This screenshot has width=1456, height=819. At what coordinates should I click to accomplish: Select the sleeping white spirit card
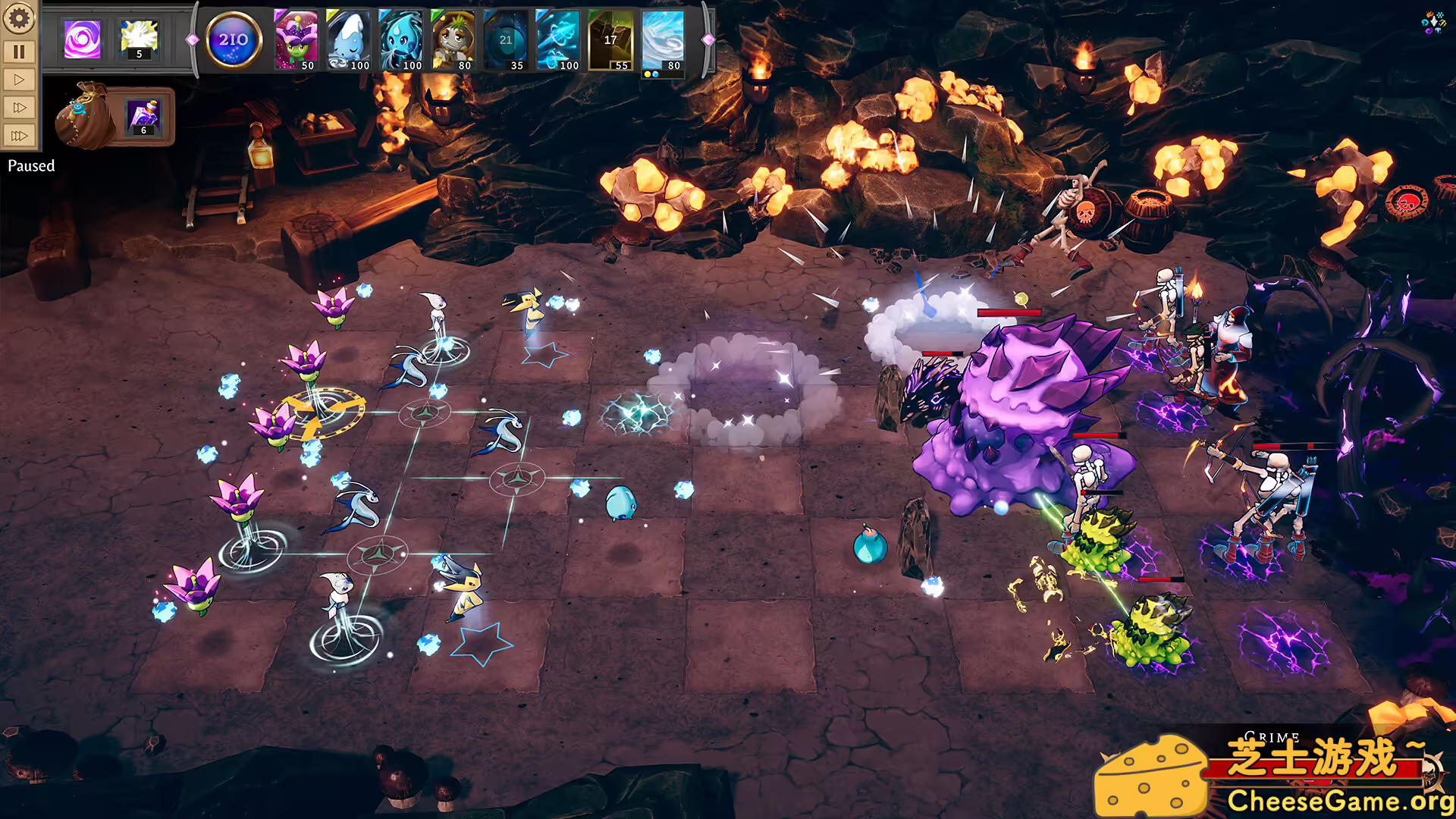coord(348,40)
